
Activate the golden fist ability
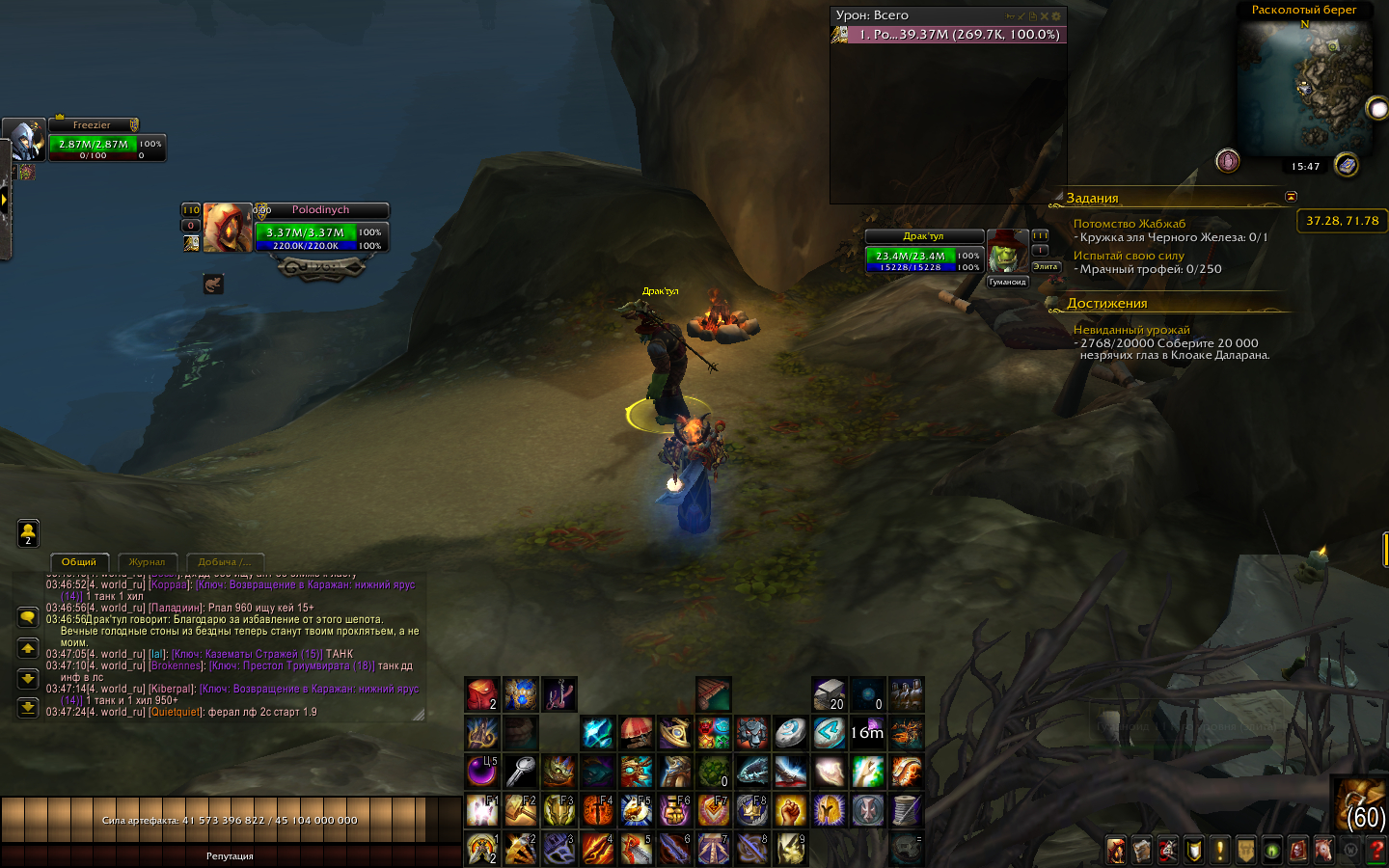[x=790, y=810]
